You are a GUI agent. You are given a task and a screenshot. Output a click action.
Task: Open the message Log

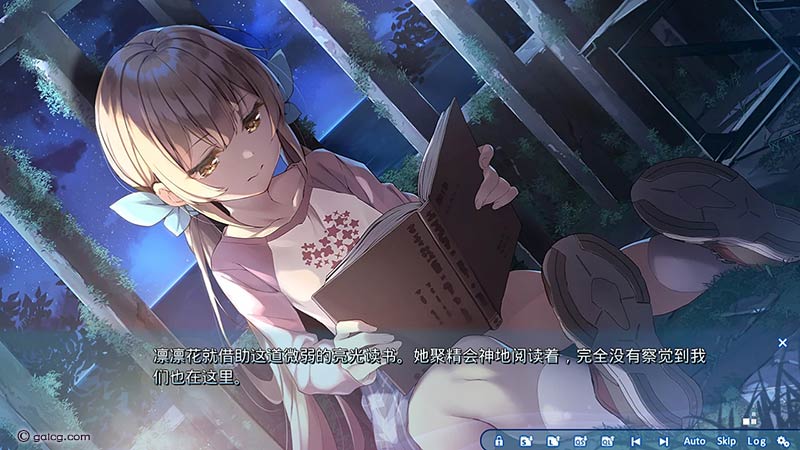tap(756, 441)
